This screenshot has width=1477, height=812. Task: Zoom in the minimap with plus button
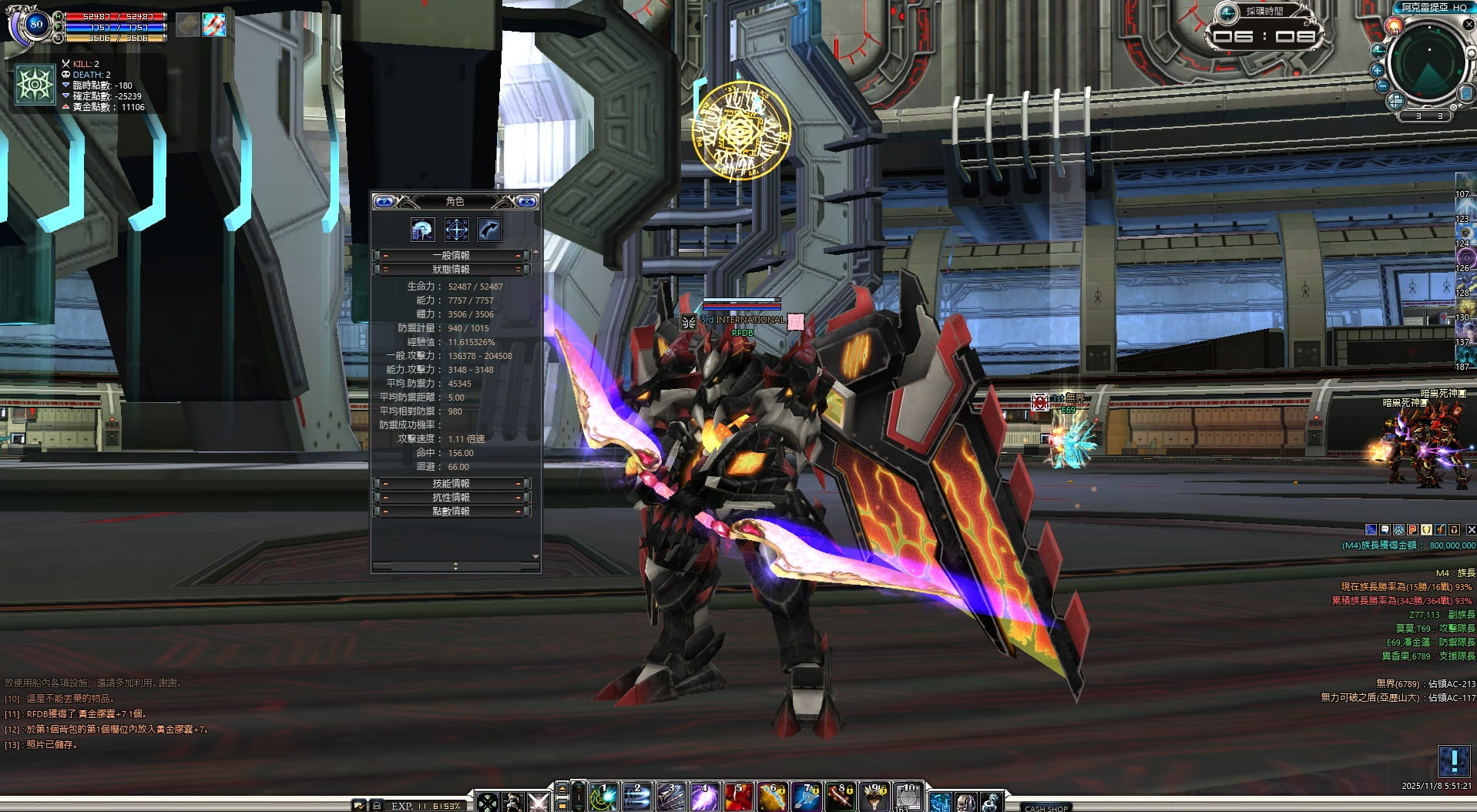pyautogui.click(x=1377, y=70)
